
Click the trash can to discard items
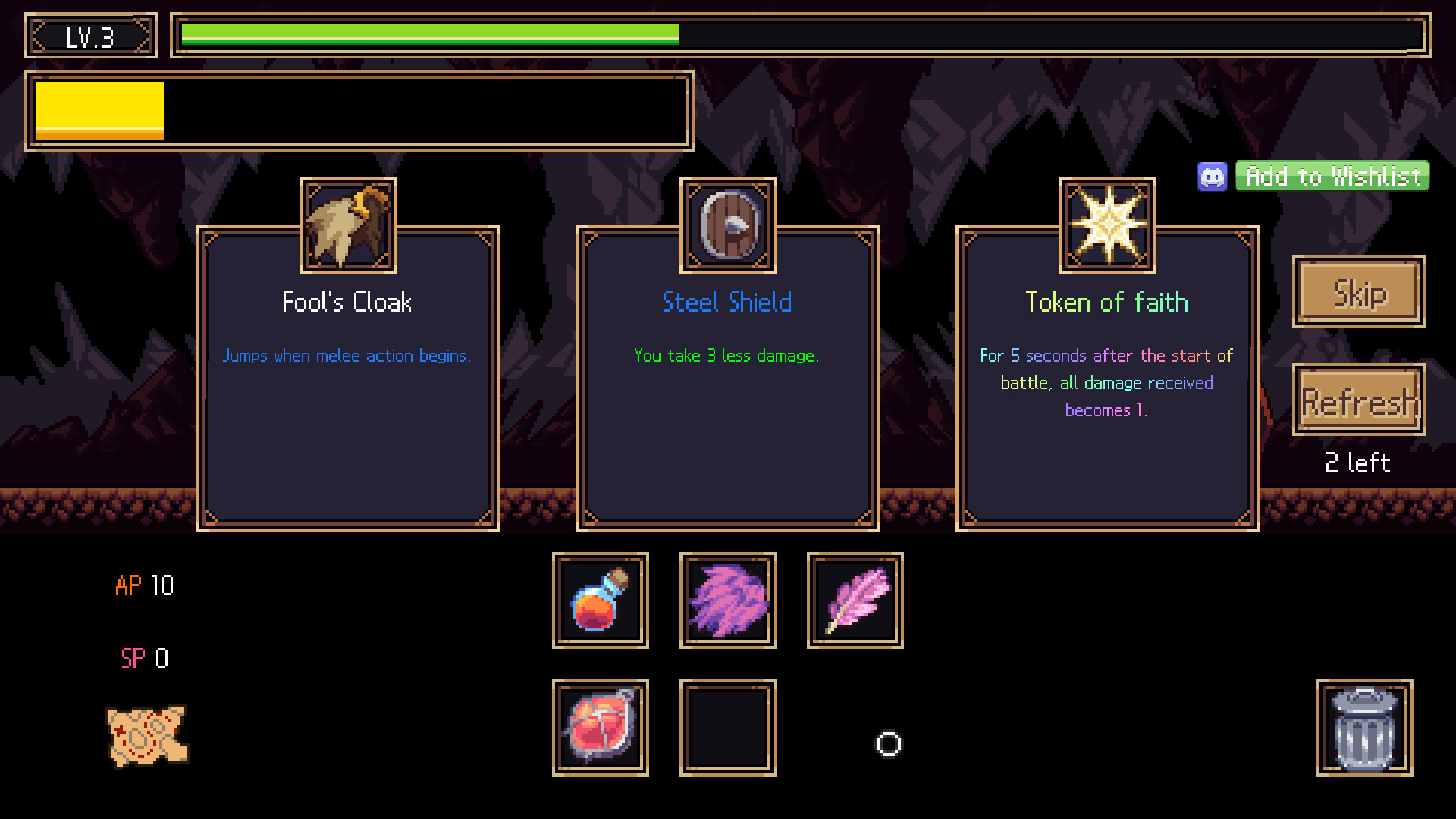click(1365, 728)
